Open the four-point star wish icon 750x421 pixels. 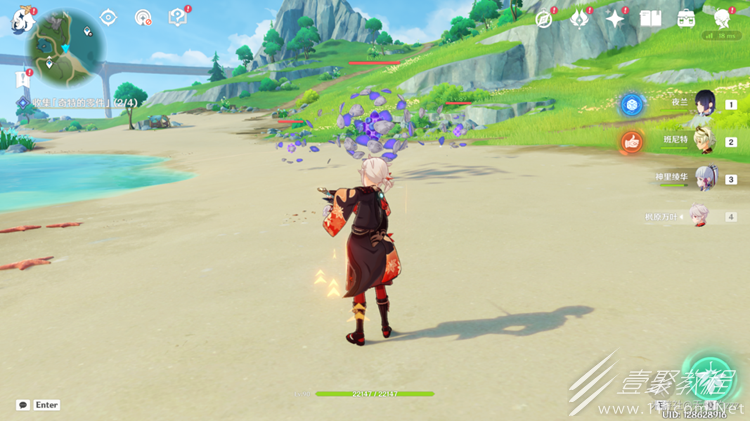coord(615,19)
